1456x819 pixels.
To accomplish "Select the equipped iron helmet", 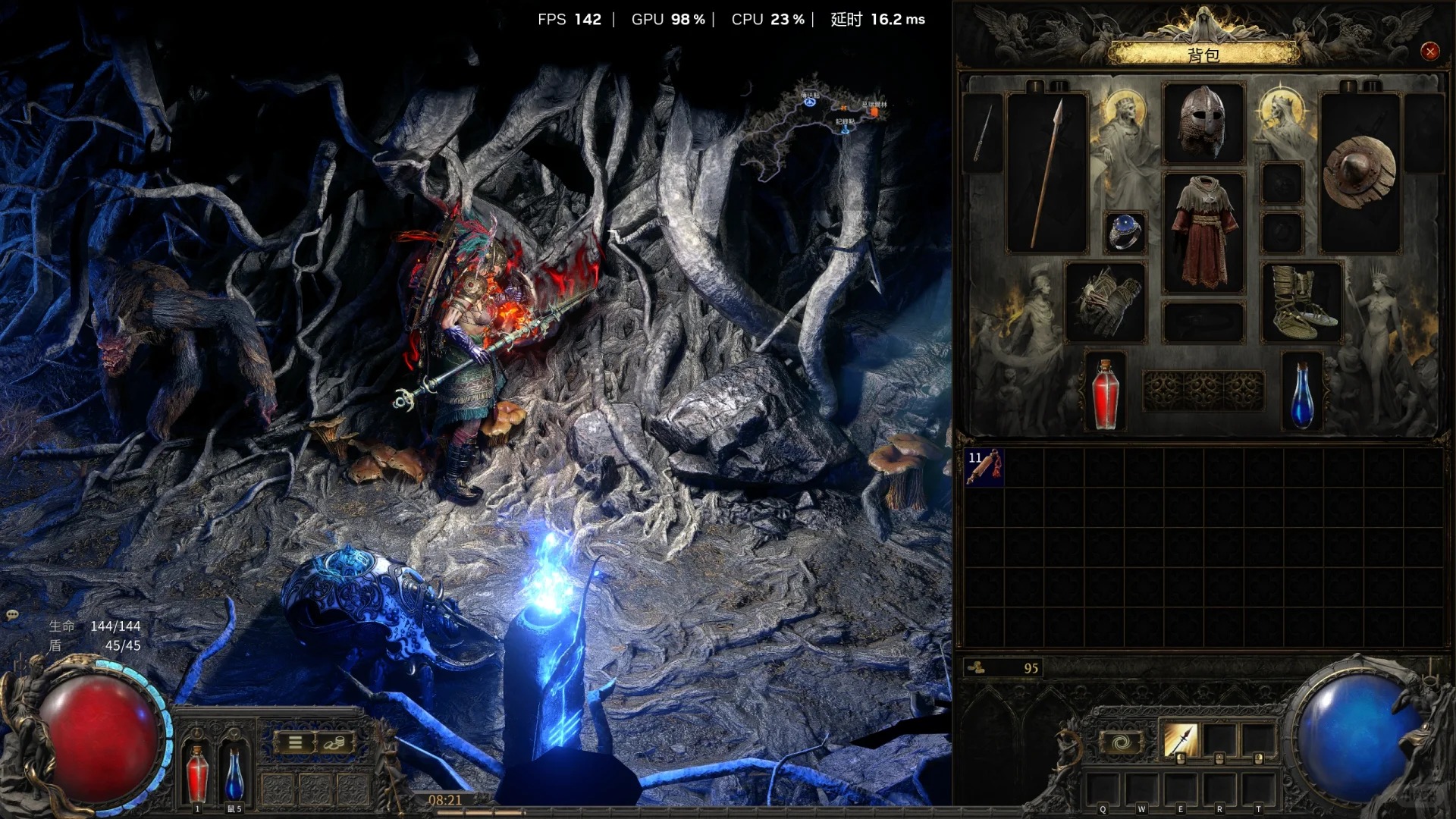I will coord(1203,123).
